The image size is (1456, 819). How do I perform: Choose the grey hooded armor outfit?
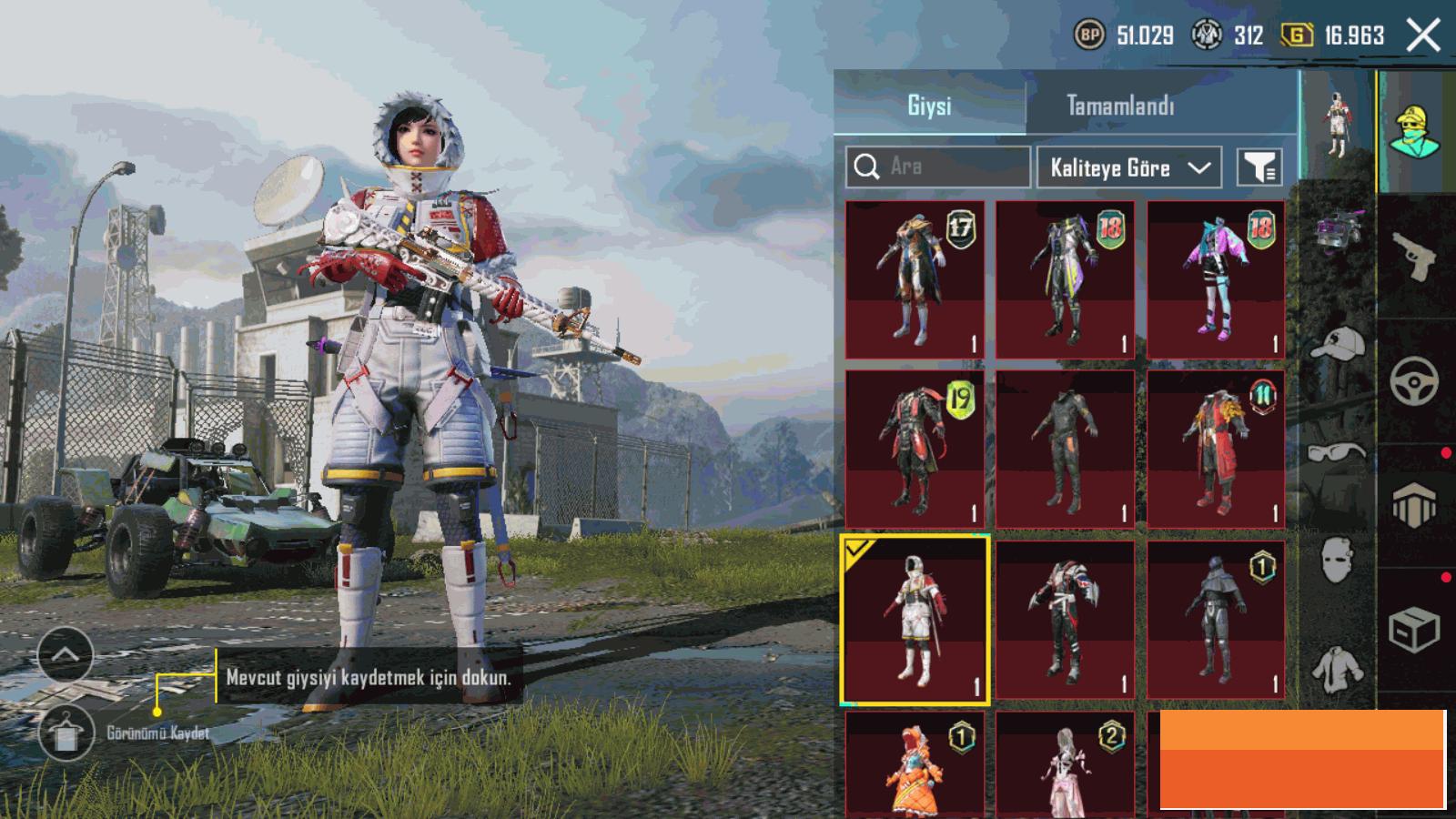pyautogui.click(x=1216, y=620)
